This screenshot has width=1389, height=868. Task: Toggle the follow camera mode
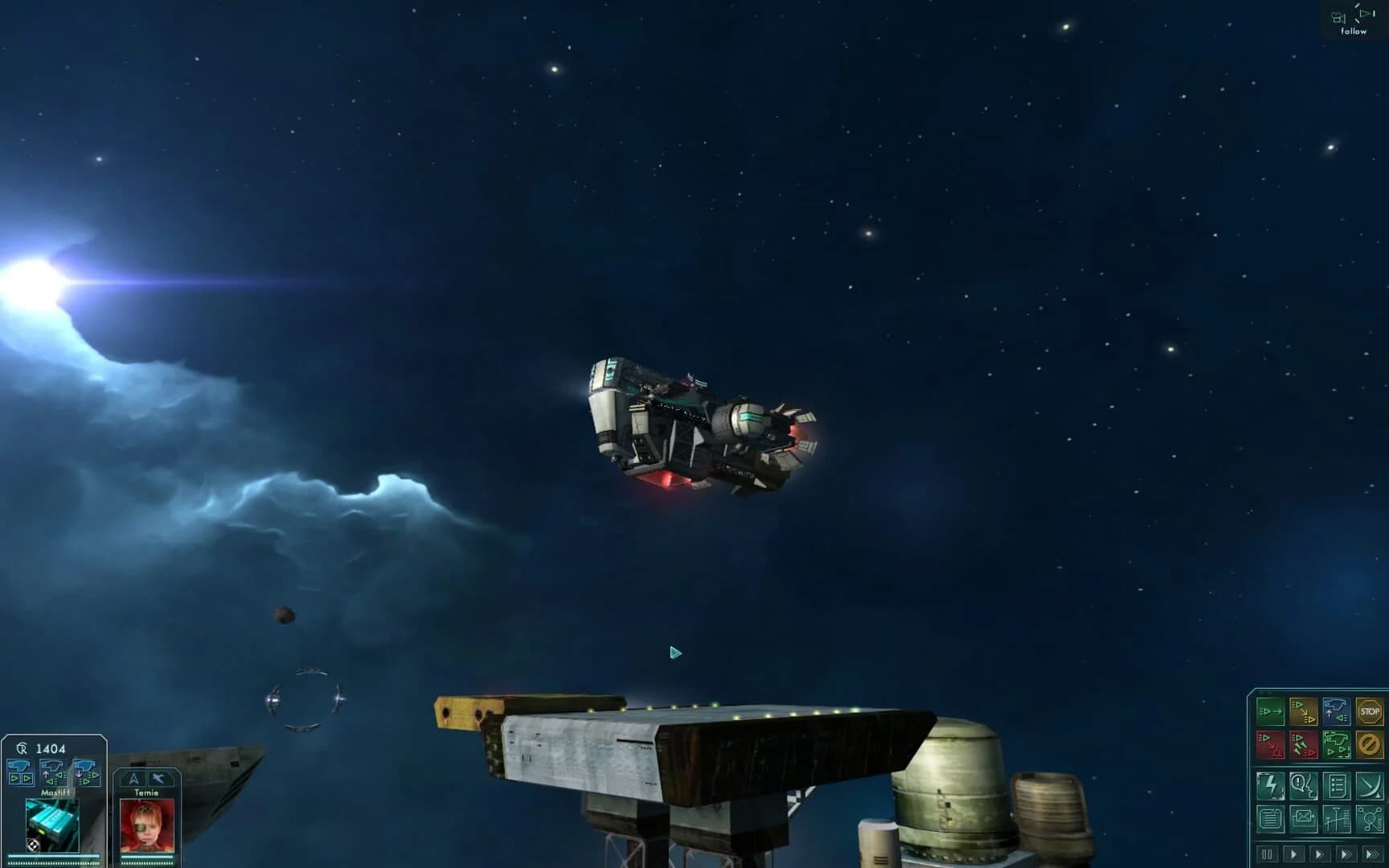1355,18
